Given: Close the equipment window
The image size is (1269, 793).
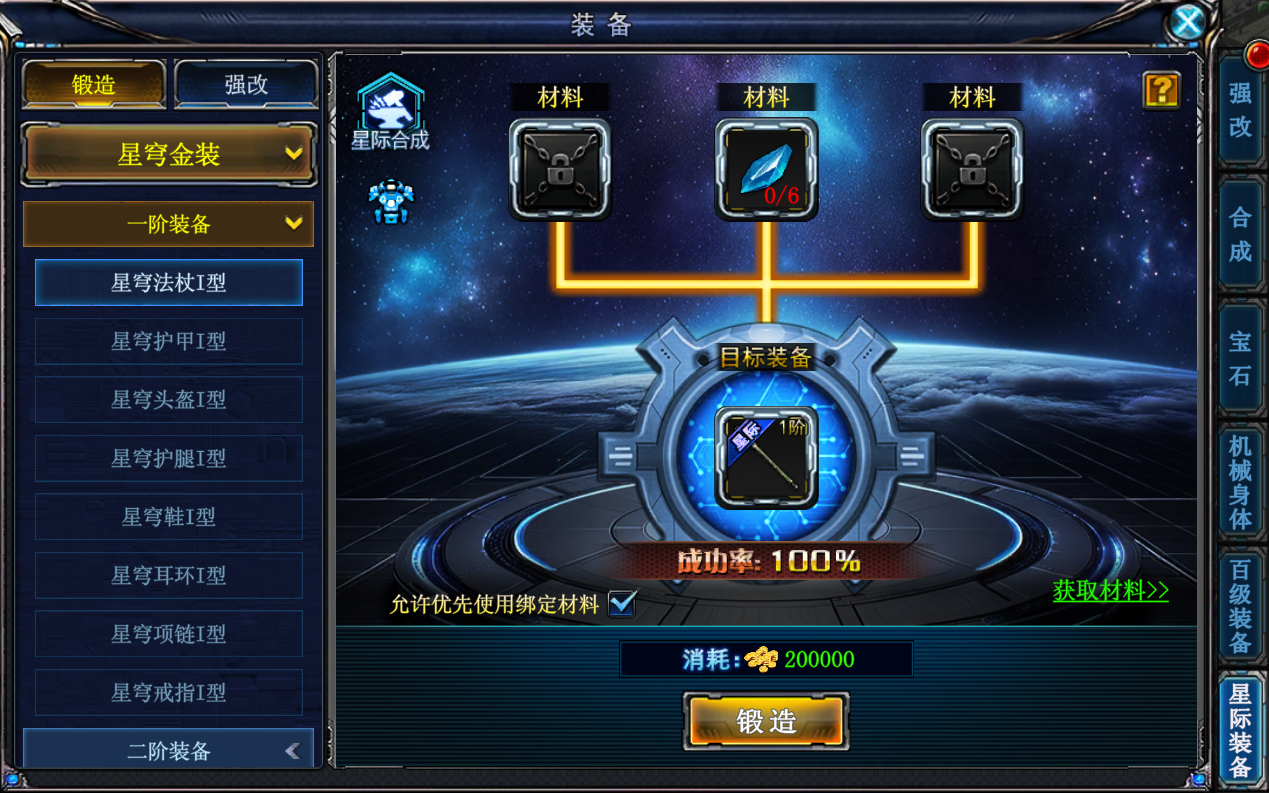Looking at the screenshot, I should click(1187, 22).
